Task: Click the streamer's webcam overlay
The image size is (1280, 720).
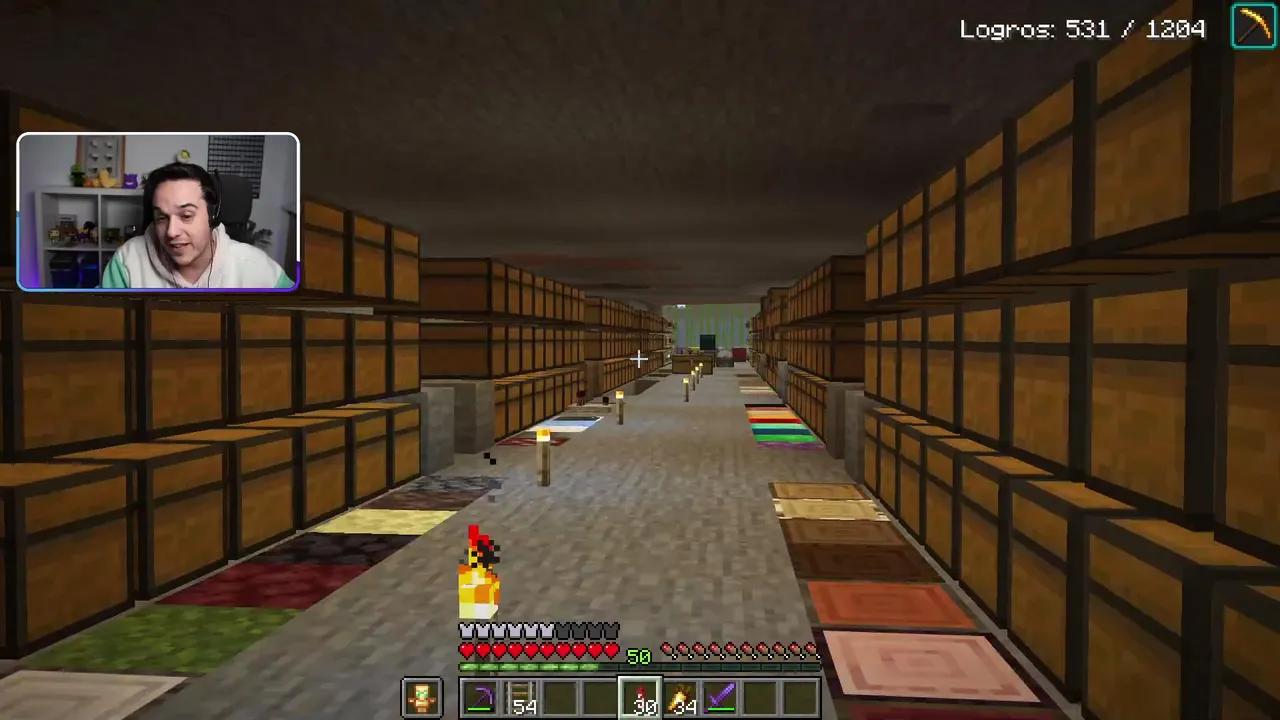Action: [x=158, y=210]
